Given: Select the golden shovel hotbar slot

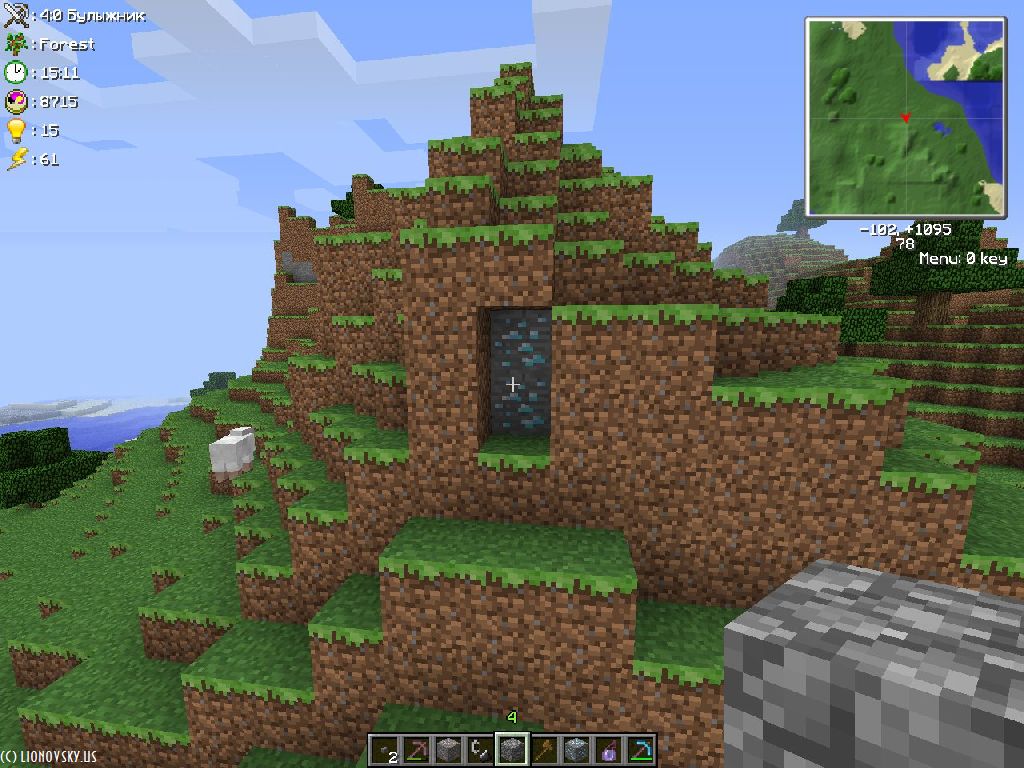Looking at the screenshot, I should click(x=545, y=749).
